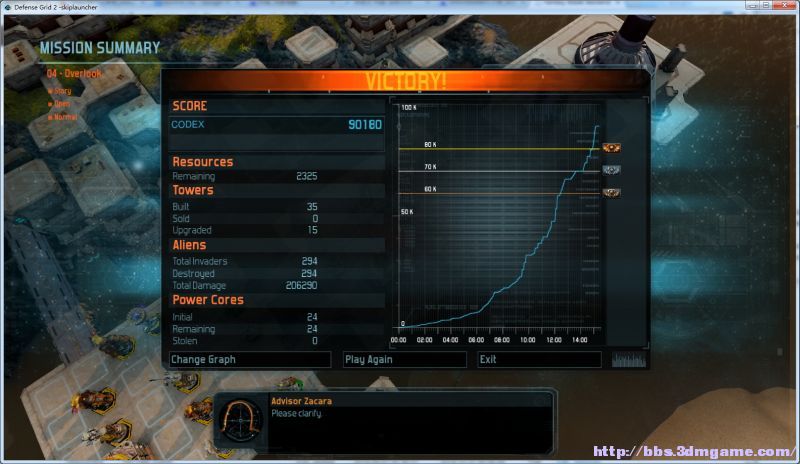Screen dimensions: 800x464
Task: Exit the mission summary screen
Action: (539, 359)
